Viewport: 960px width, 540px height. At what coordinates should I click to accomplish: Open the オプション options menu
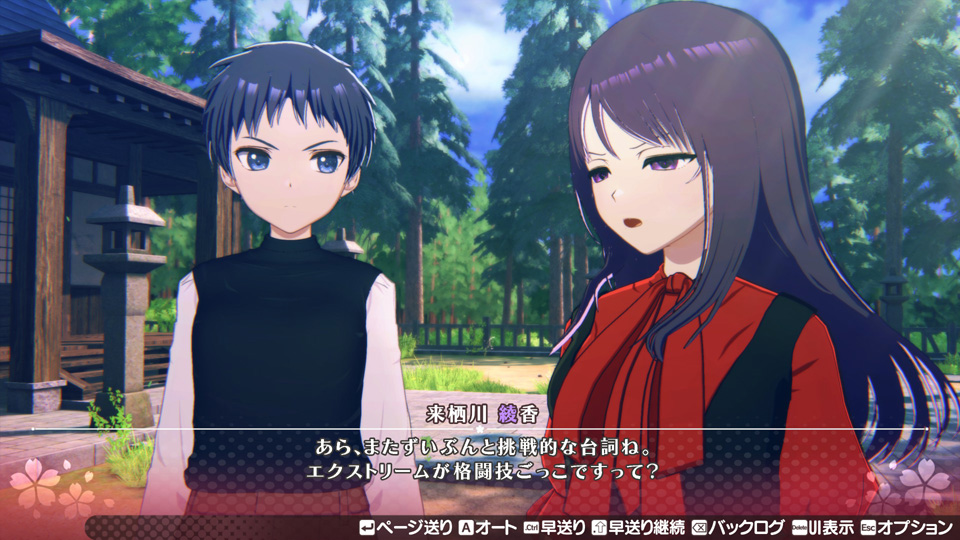(x=906, y=527)
